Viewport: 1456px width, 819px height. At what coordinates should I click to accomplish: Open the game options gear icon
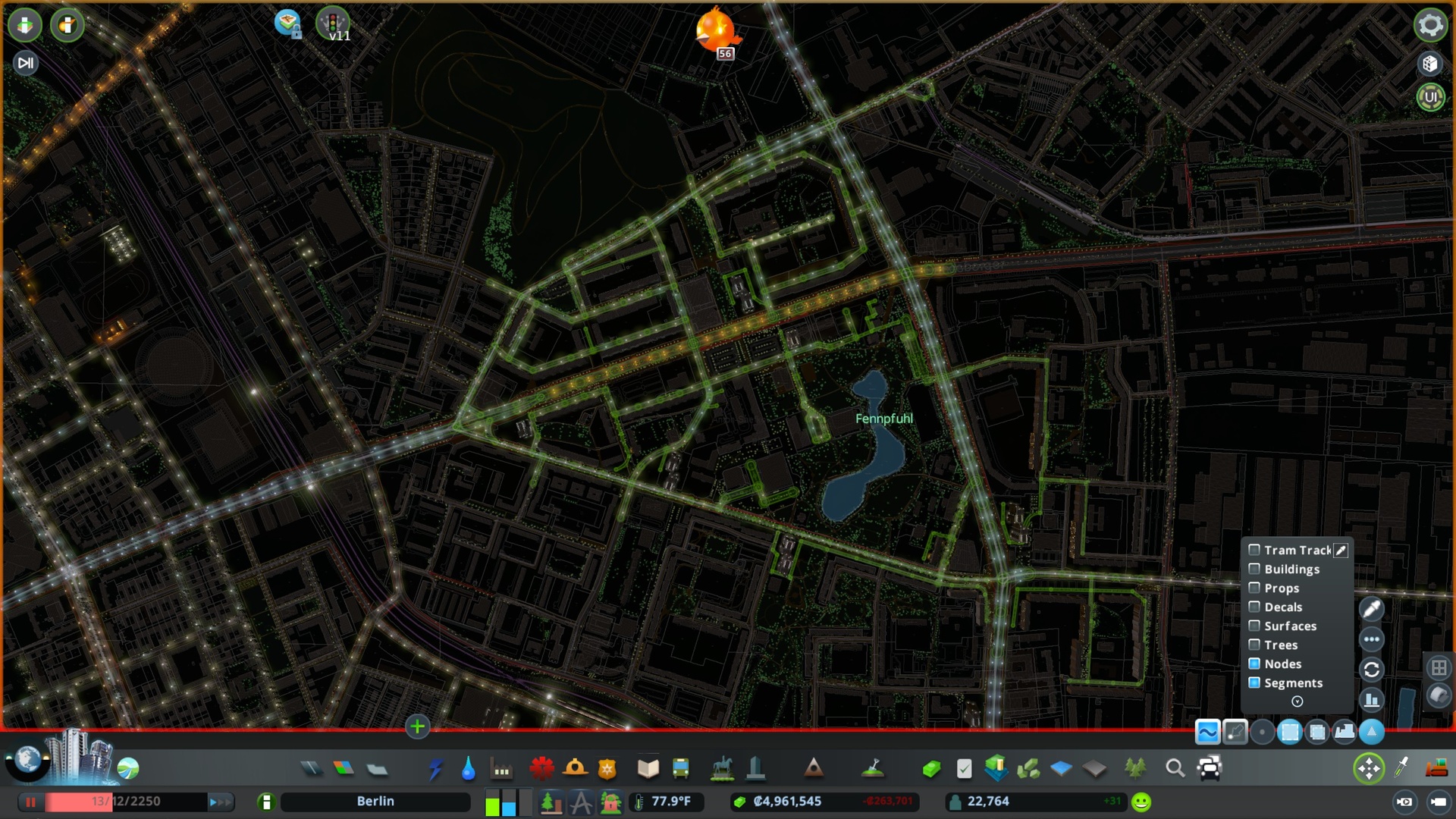(x=1429, y=24)
